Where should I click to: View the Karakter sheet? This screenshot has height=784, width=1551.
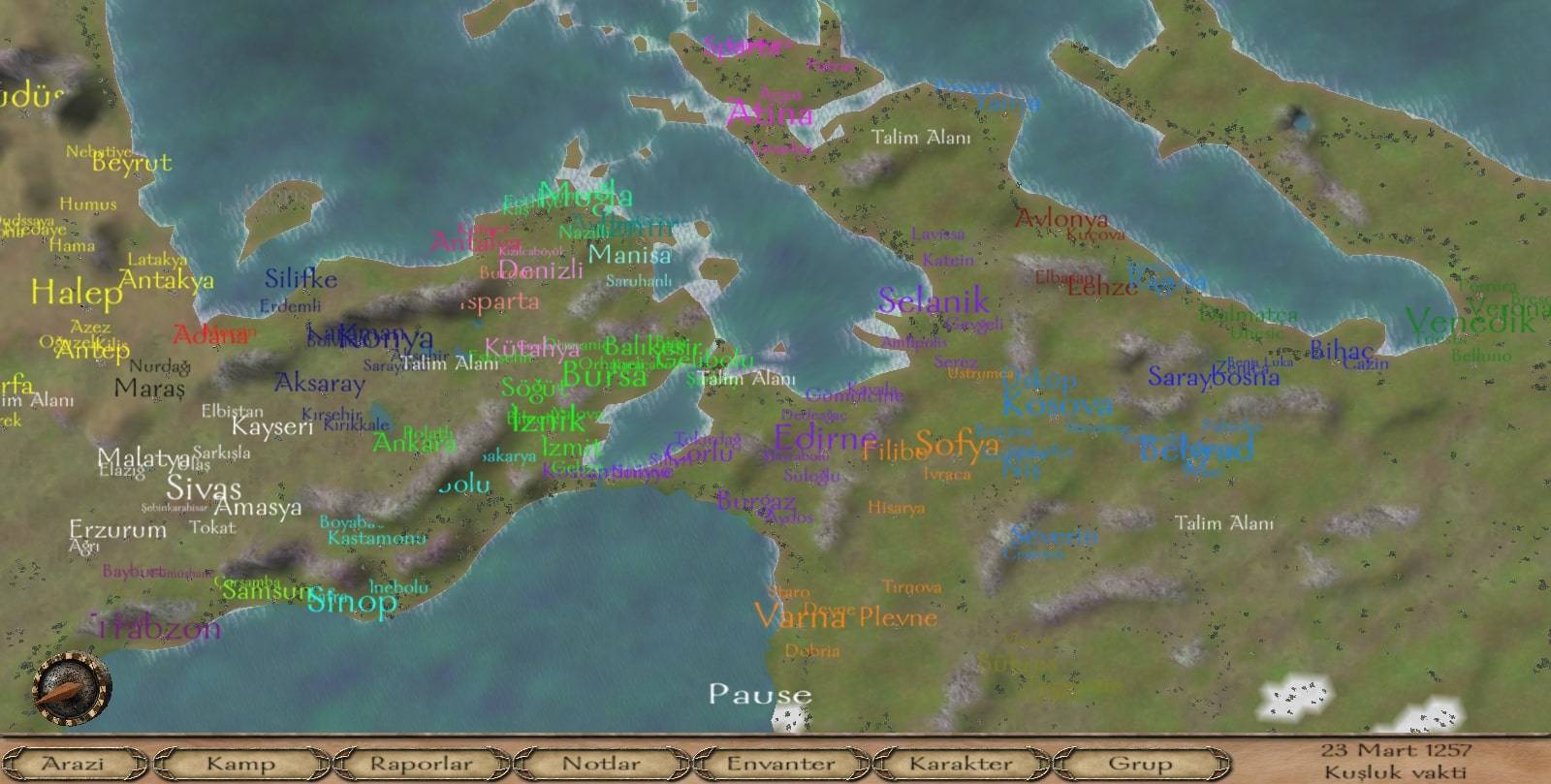[960, 764]
